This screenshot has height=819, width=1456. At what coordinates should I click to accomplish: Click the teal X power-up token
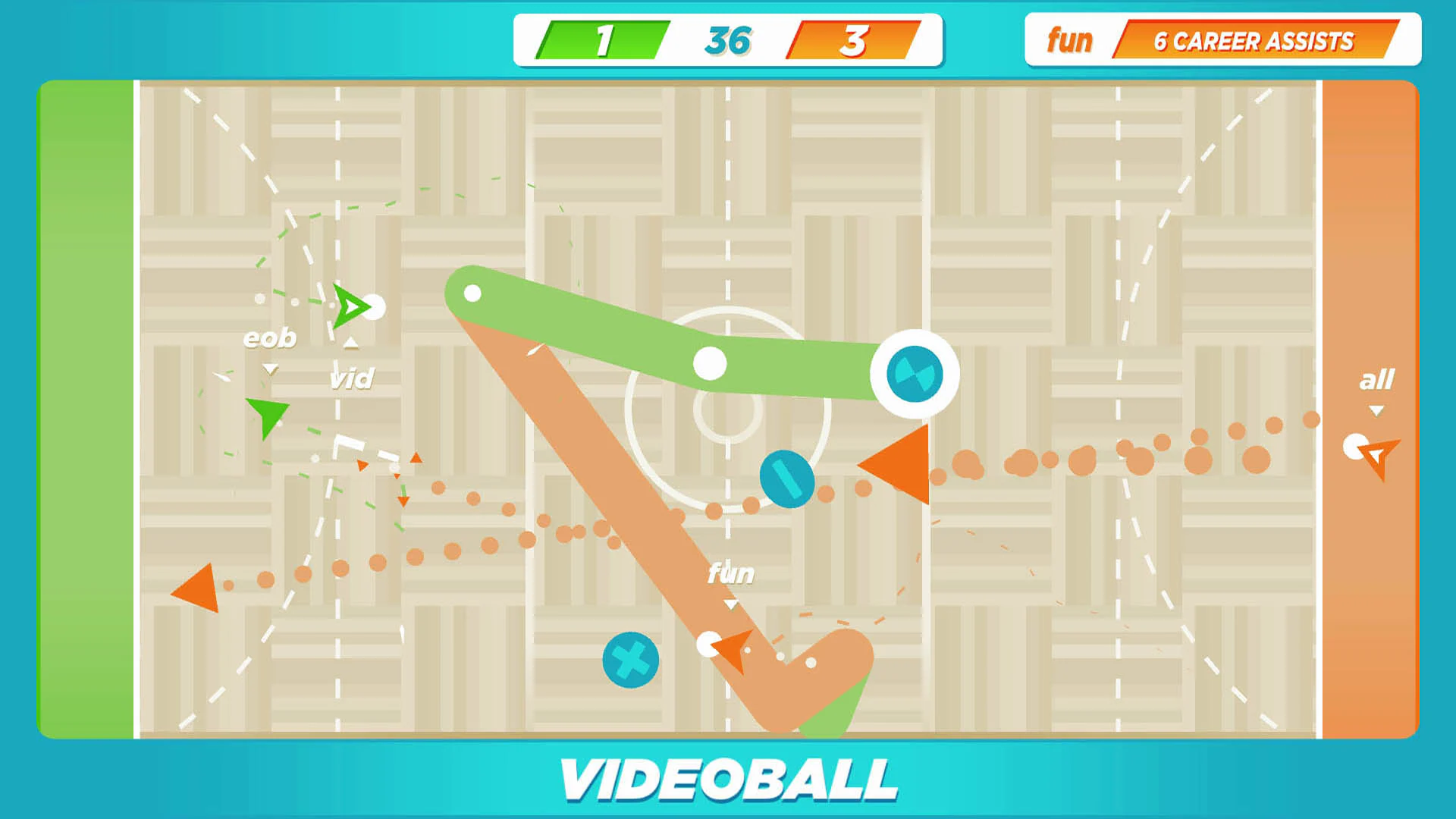coord(630,658)
